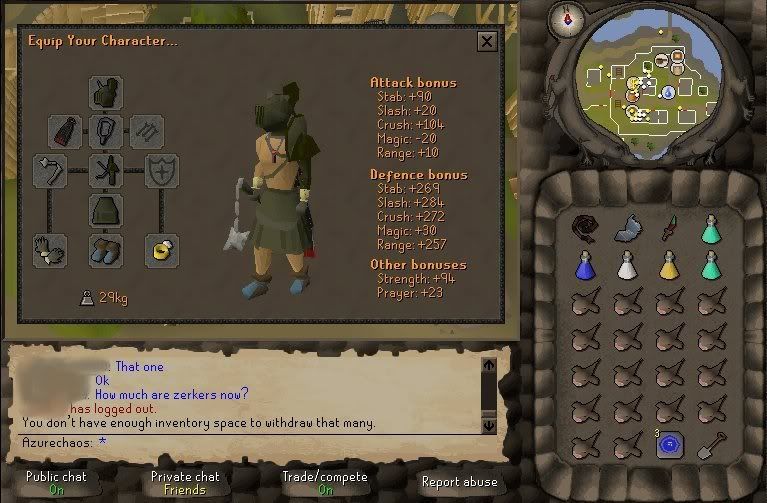The height and width of the screenshot is (503, 767).
Task: Select the equipped boots slot
Action: [105, 250]
